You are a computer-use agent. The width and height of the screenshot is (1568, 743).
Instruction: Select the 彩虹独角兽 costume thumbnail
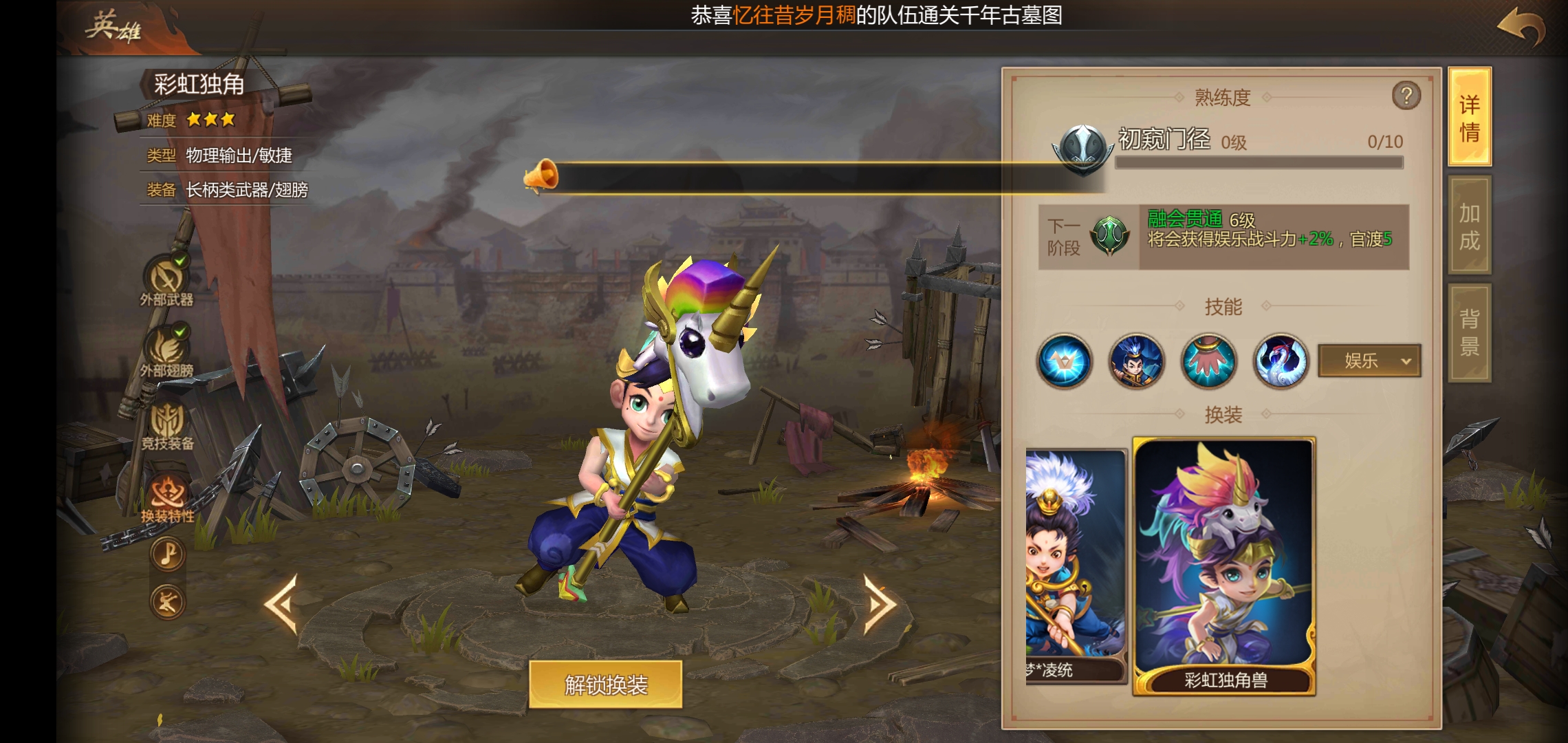tap(1224, 564)
